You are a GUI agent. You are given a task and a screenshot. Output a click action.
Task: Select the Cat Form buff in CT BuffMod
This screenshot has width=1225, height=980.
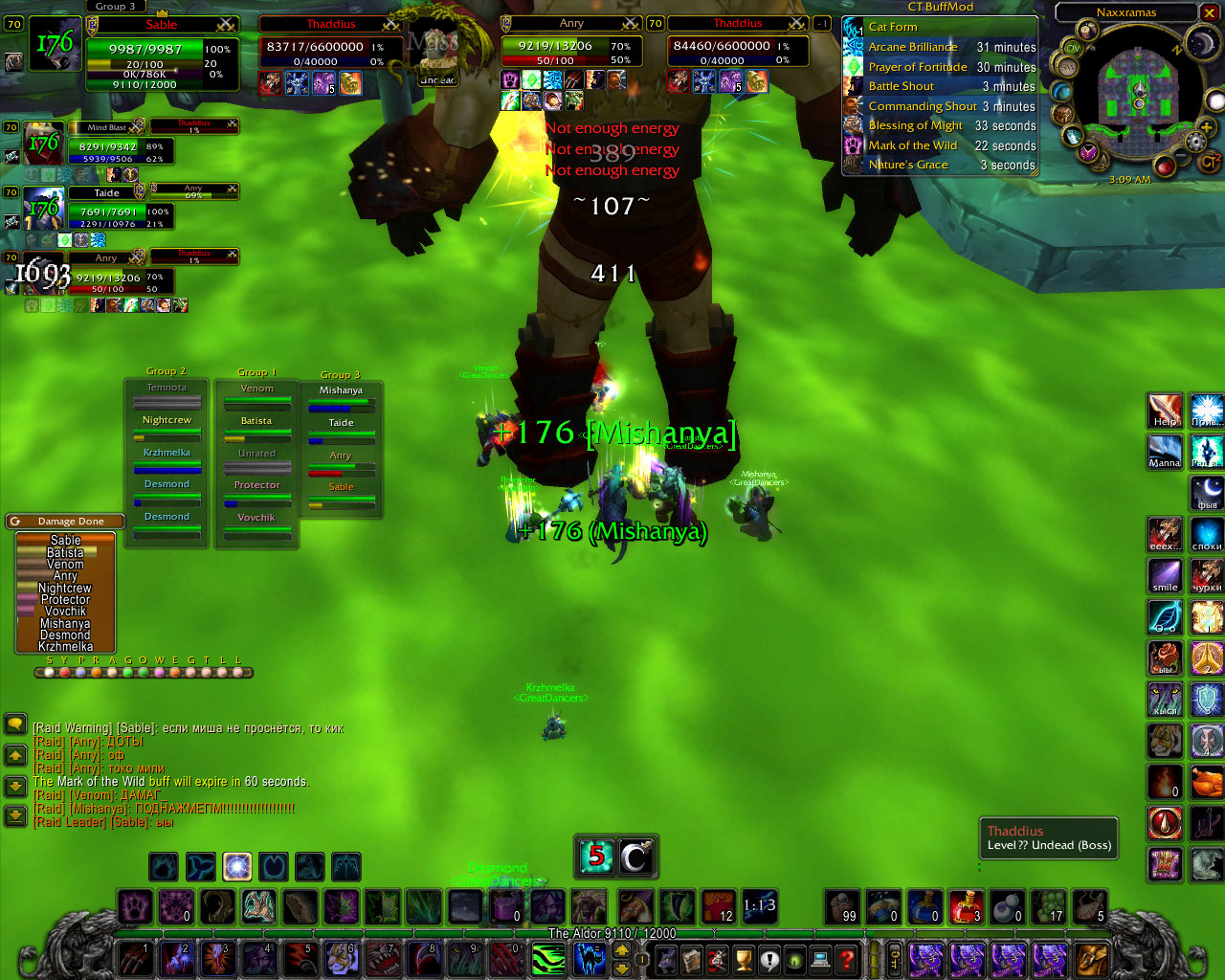tap(892, 27)
